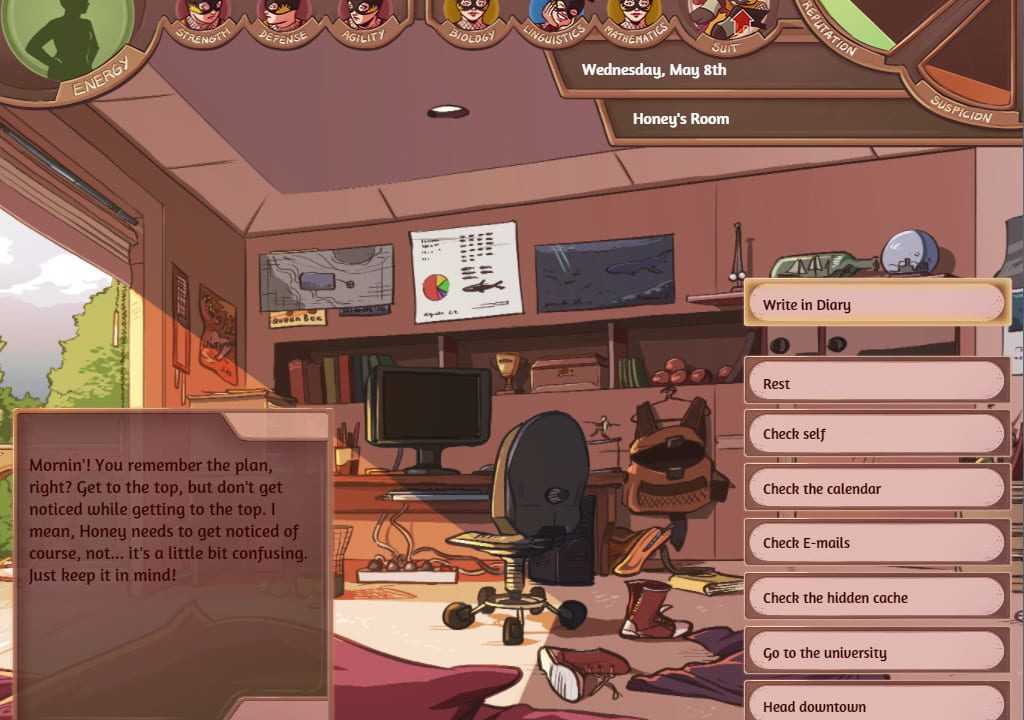This screenshot has height=720, width=1024.
Task: Open the Defense stat icon
Action: (284, 14)
